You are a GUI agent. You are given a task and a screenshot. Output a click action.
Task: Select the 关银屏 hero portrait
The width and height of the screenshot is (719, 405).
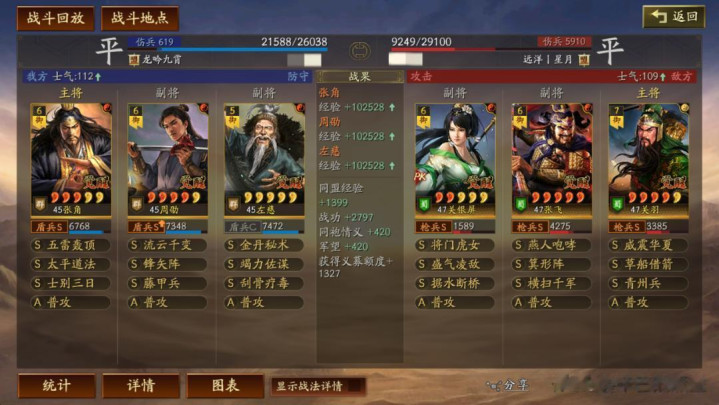click(455, 153)
